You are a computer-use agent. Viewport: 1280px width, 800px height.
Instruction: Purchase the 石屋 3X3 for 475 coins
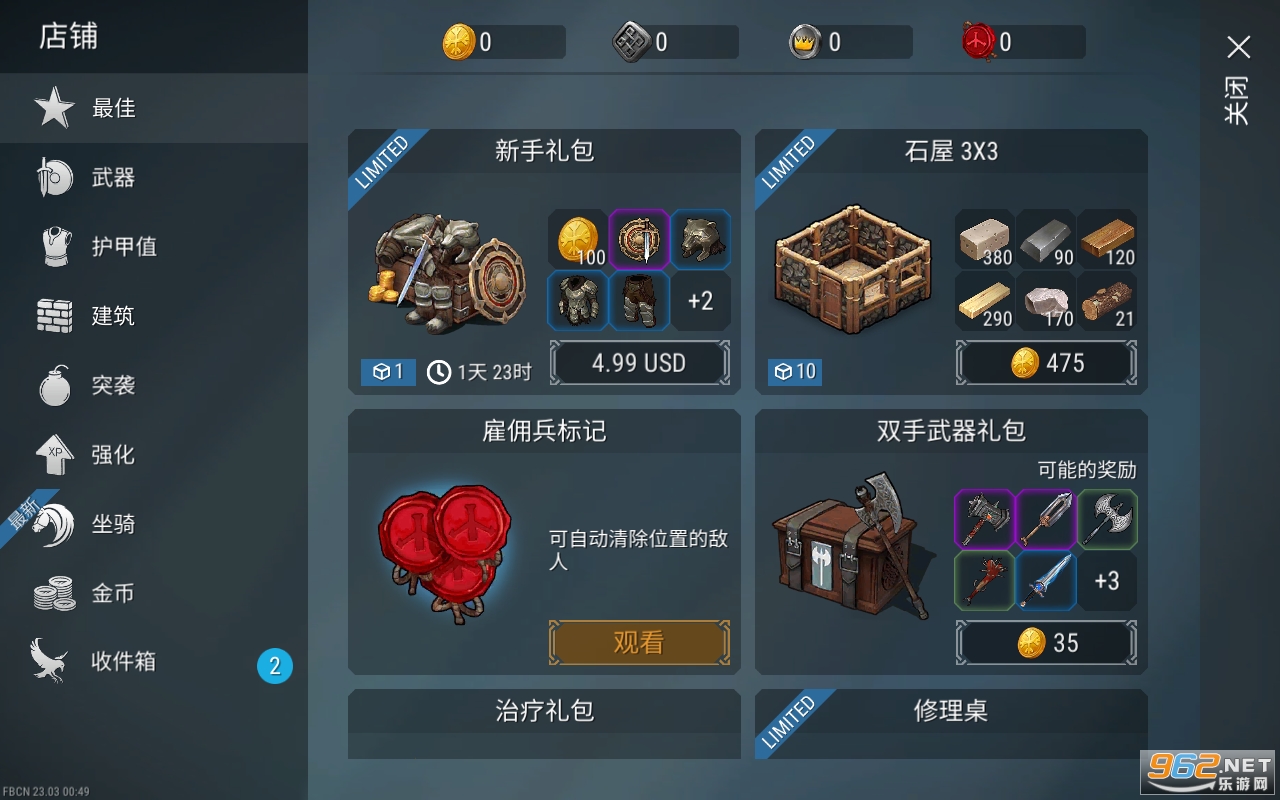pos(1046,363)
